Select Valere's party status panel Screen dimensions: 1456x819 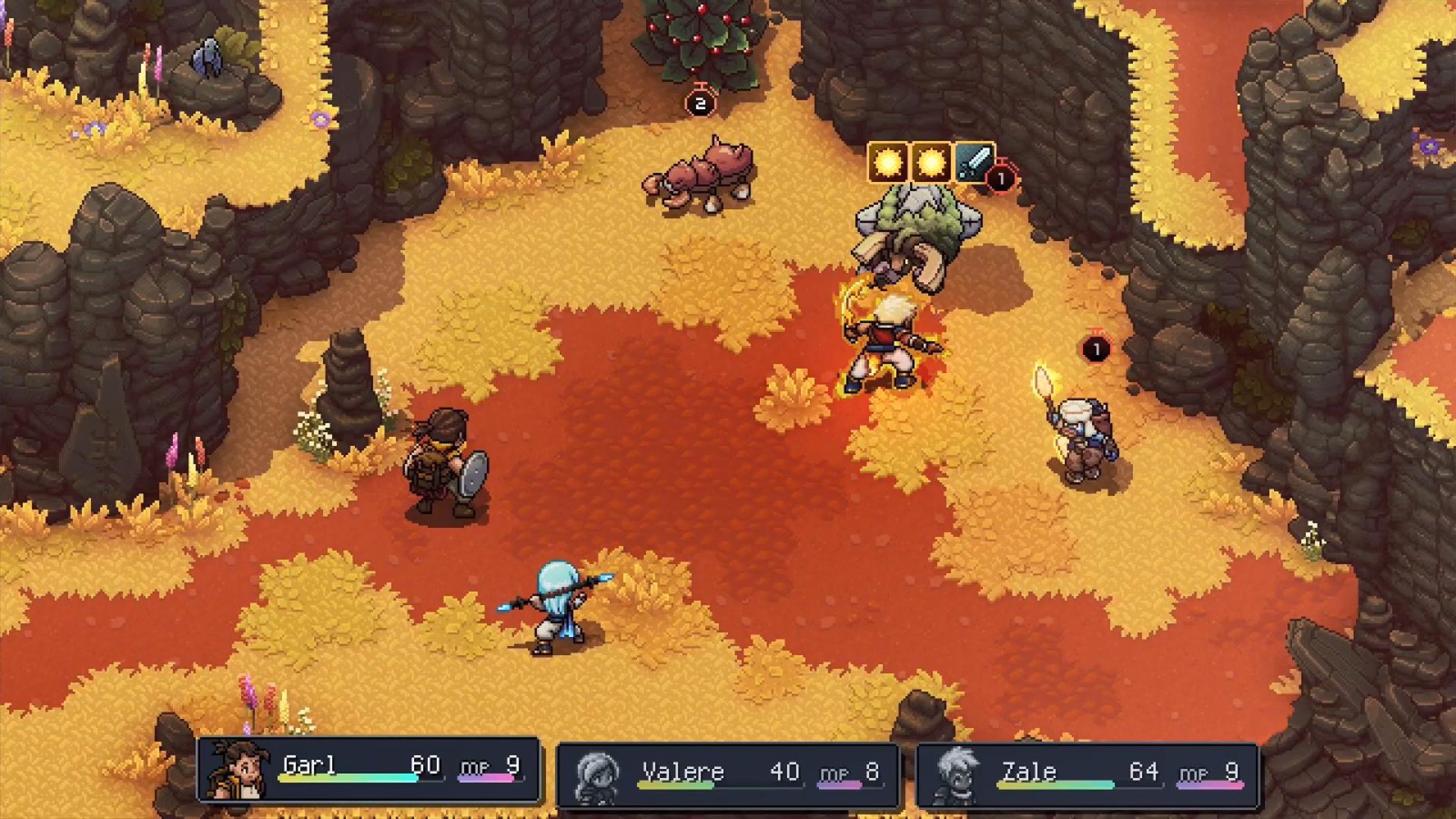pos(727,774)
